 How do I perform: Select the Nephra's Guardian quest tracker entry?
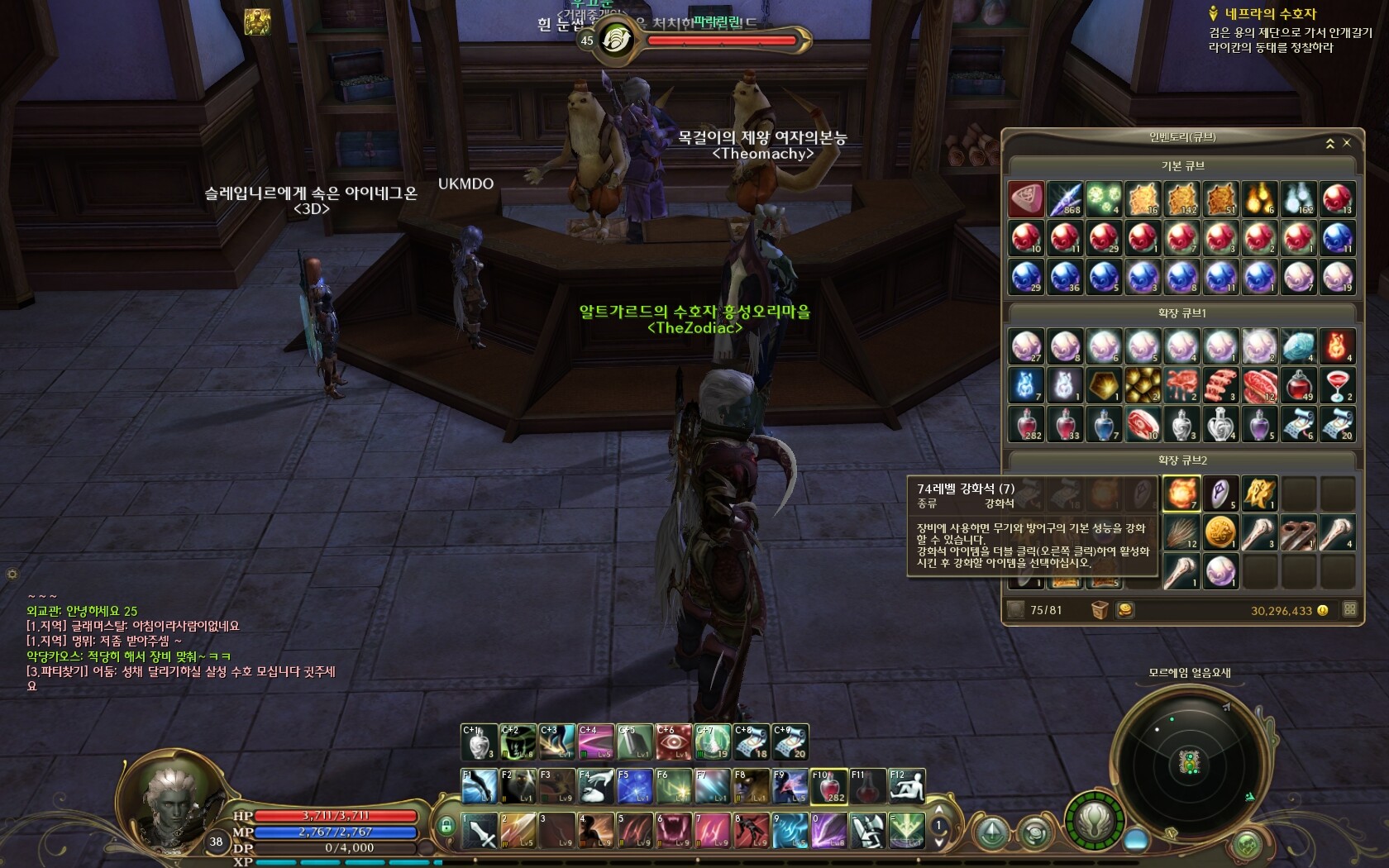pyautogui.click(x=1271, y=14)
